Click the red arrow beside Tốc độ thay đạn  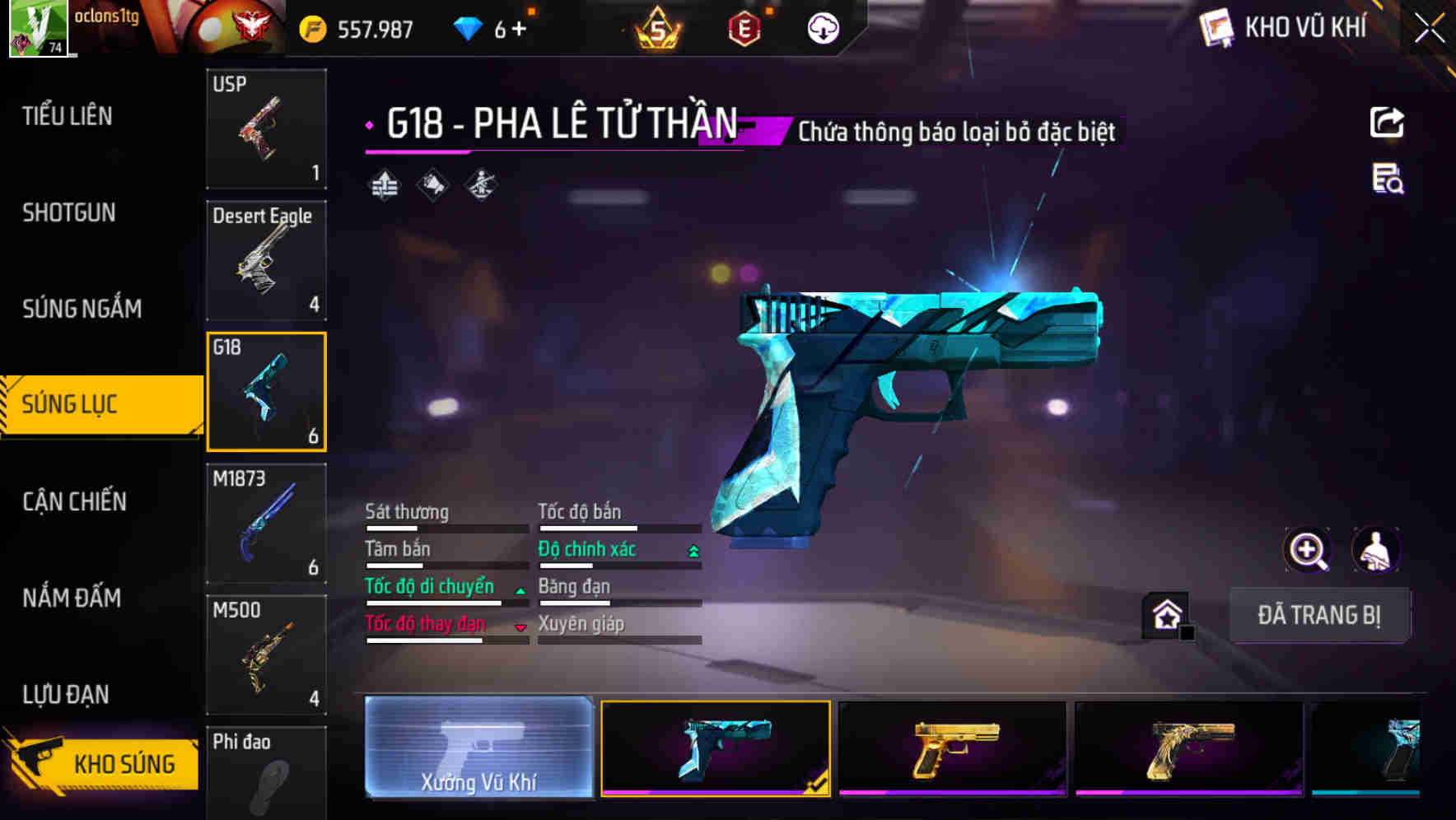[520, 626]
